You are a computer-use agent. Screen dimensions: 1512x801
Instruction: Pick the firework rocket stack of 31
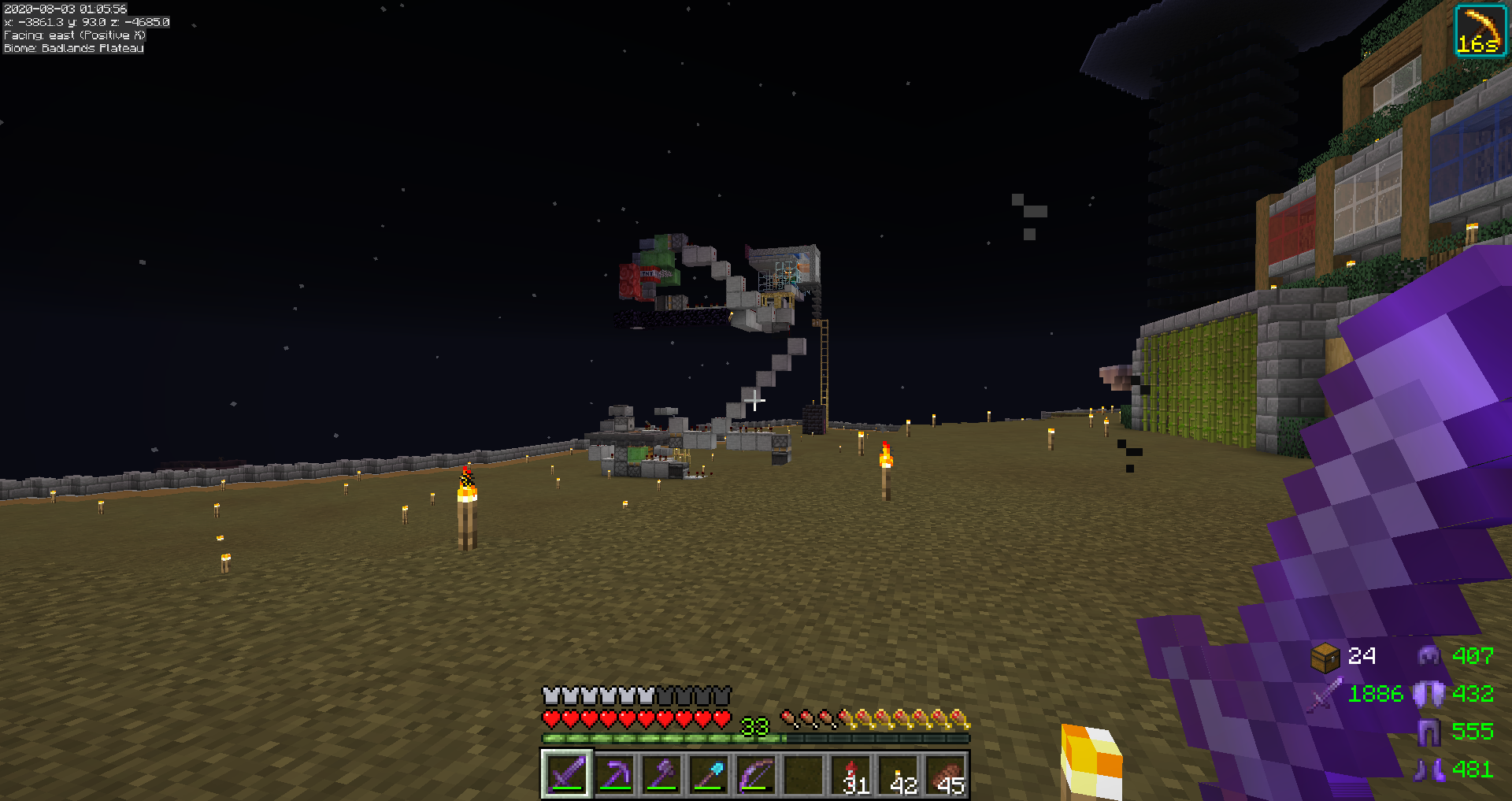tap(853, 774)
